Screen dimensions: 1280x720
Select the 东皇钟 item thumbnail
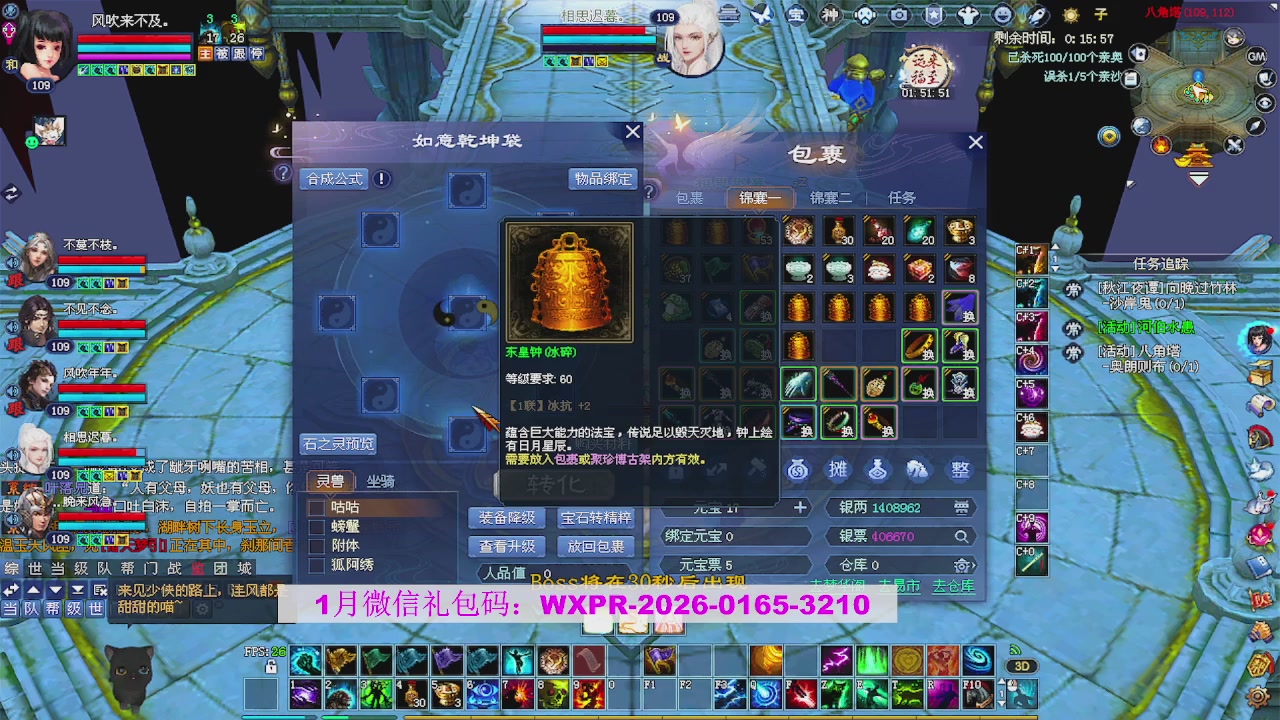click(568, 283)
